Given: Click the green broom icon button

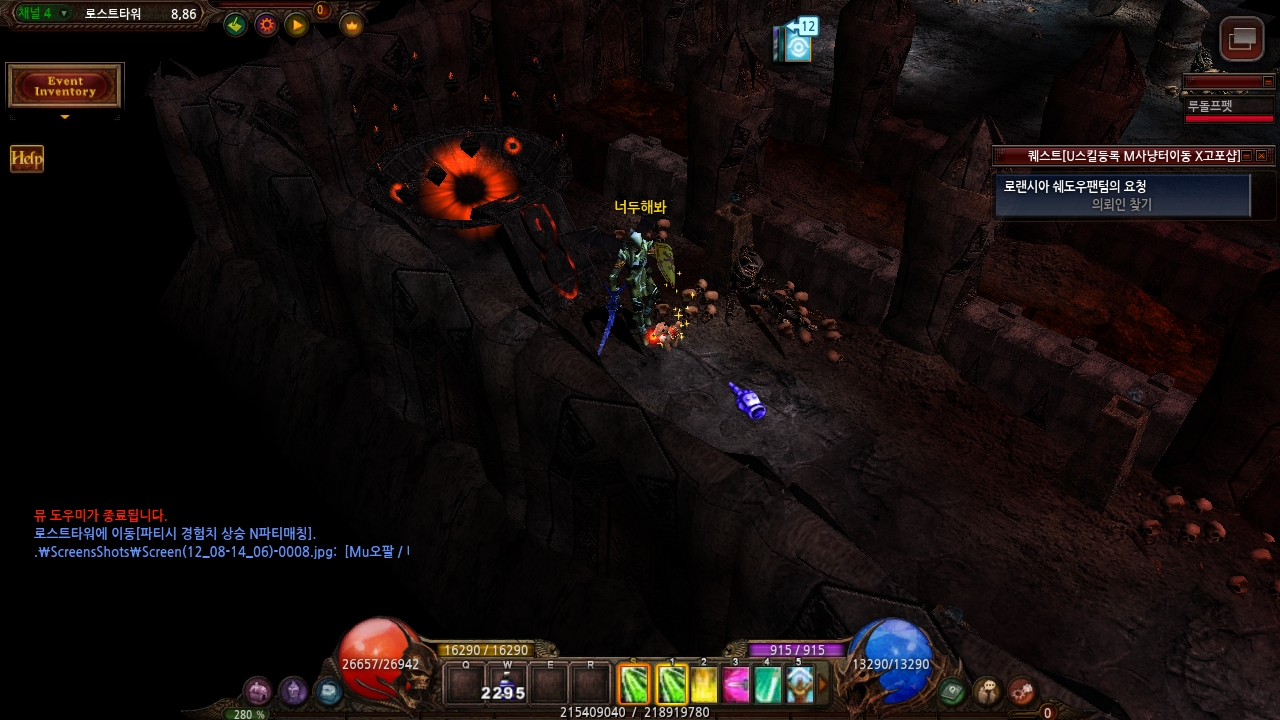Looking at the screenshot, I should [235, 25].
